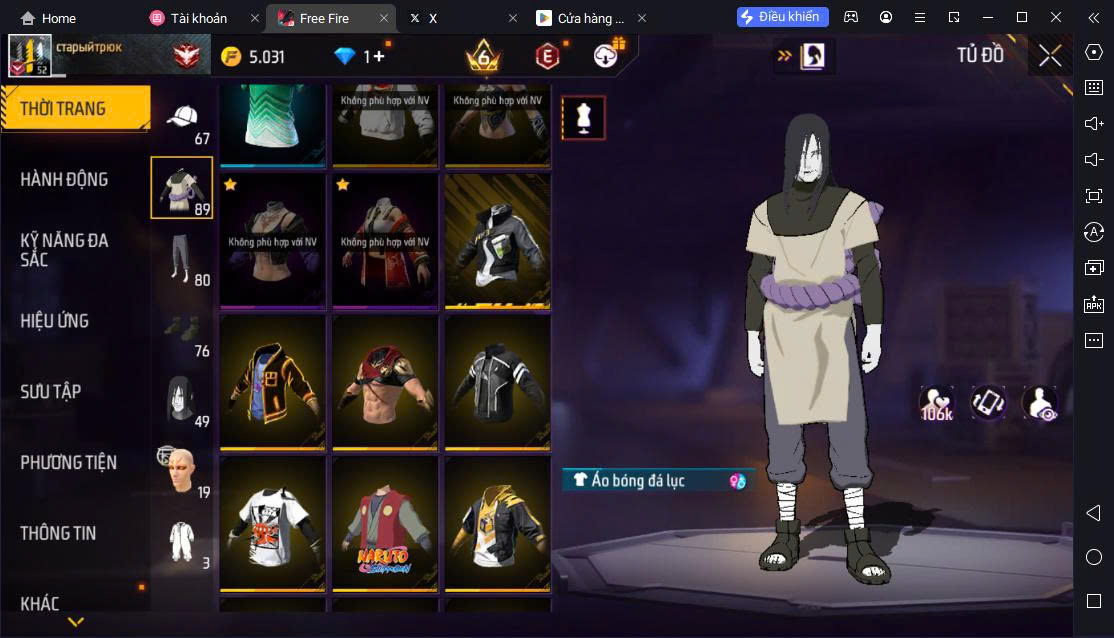The image size is (1114, 638).
Task: Close the wardrobe with the X button
Action: 1049,55
